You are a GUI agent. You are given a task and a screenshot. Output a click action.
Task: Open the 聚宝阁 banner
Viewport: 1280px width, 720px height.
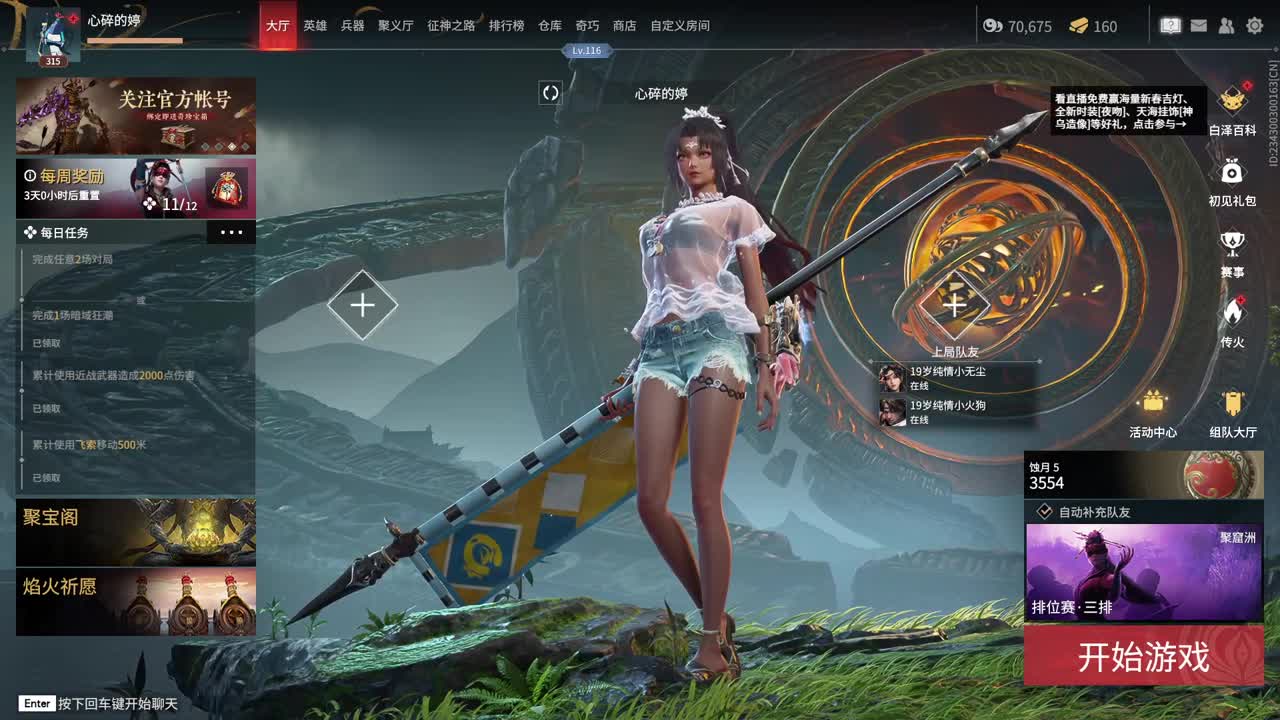136,532
